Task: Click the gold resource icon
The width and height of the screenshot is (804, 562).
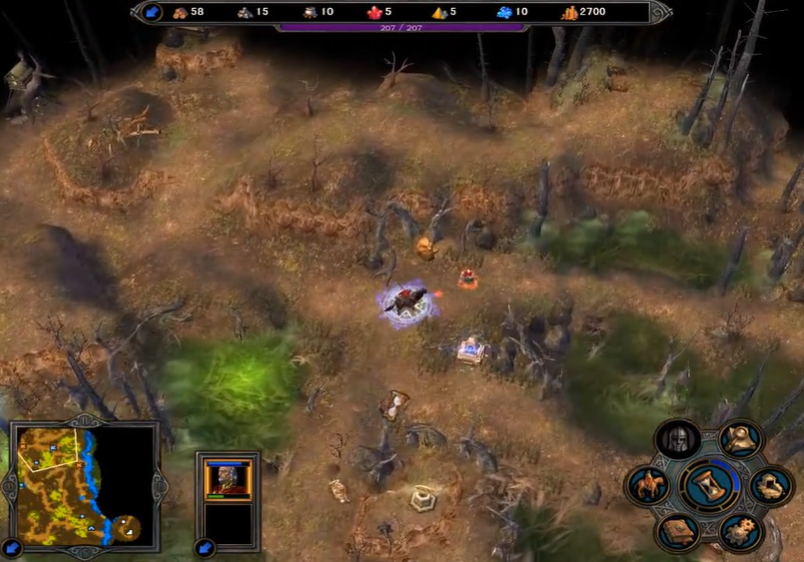Action: pos(570,13)
